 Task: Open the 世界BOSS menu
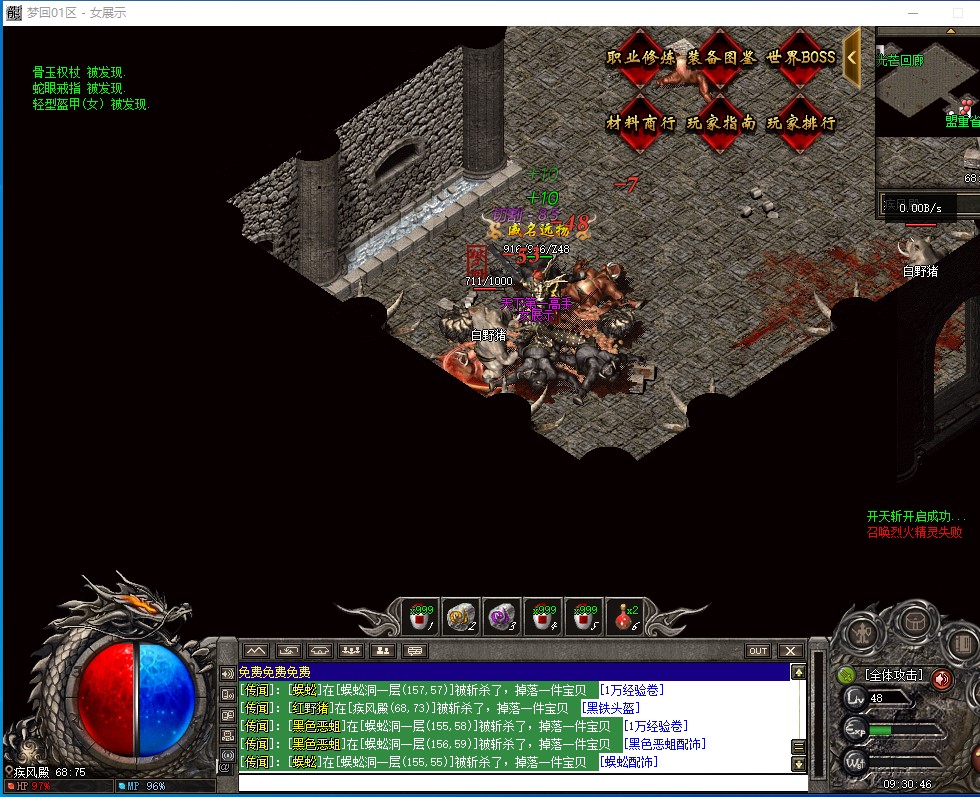tap(801, 58)
